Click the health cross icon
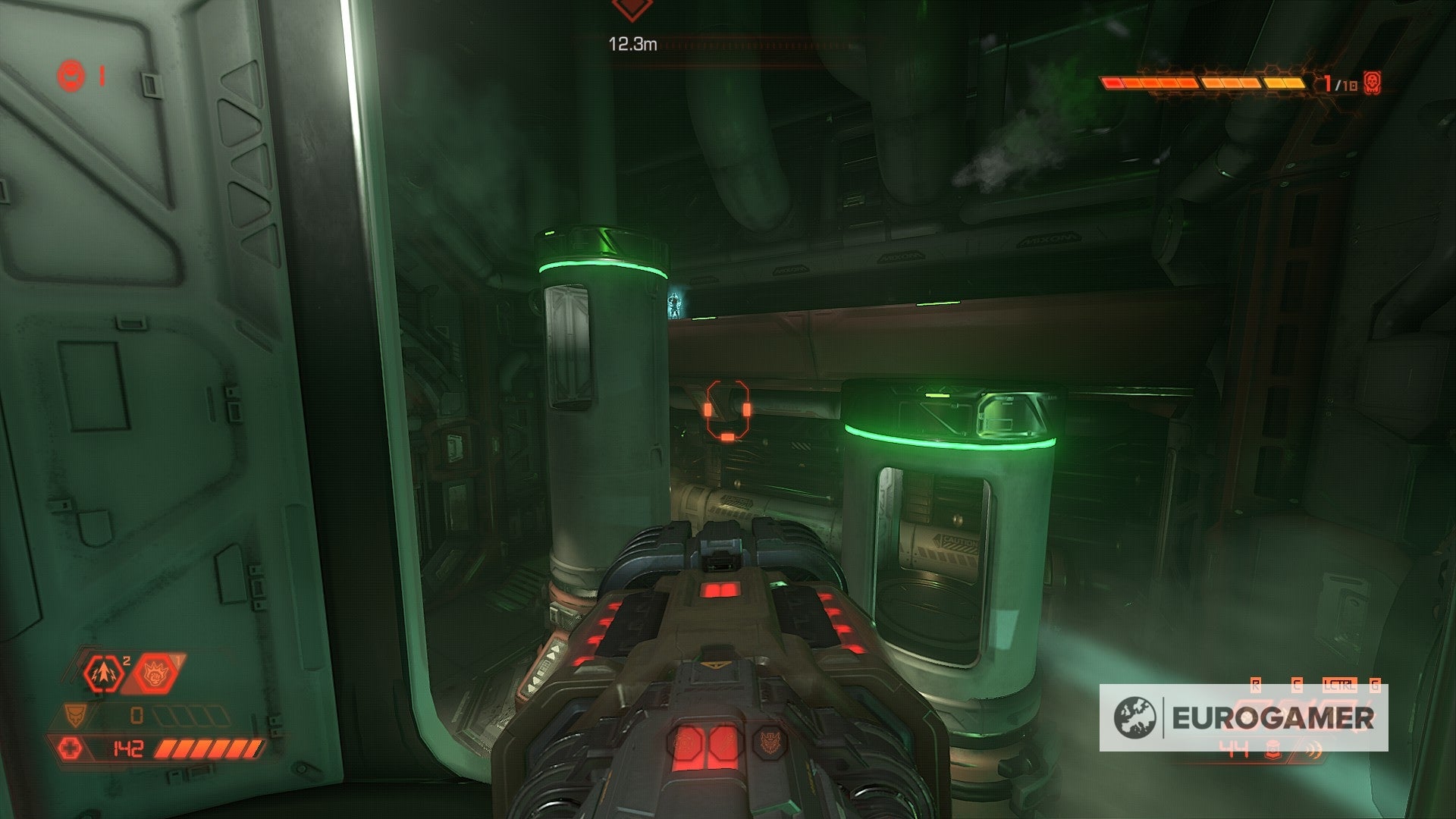Image resolution: width=1456 pixels, height=819 pixels. 70,747
